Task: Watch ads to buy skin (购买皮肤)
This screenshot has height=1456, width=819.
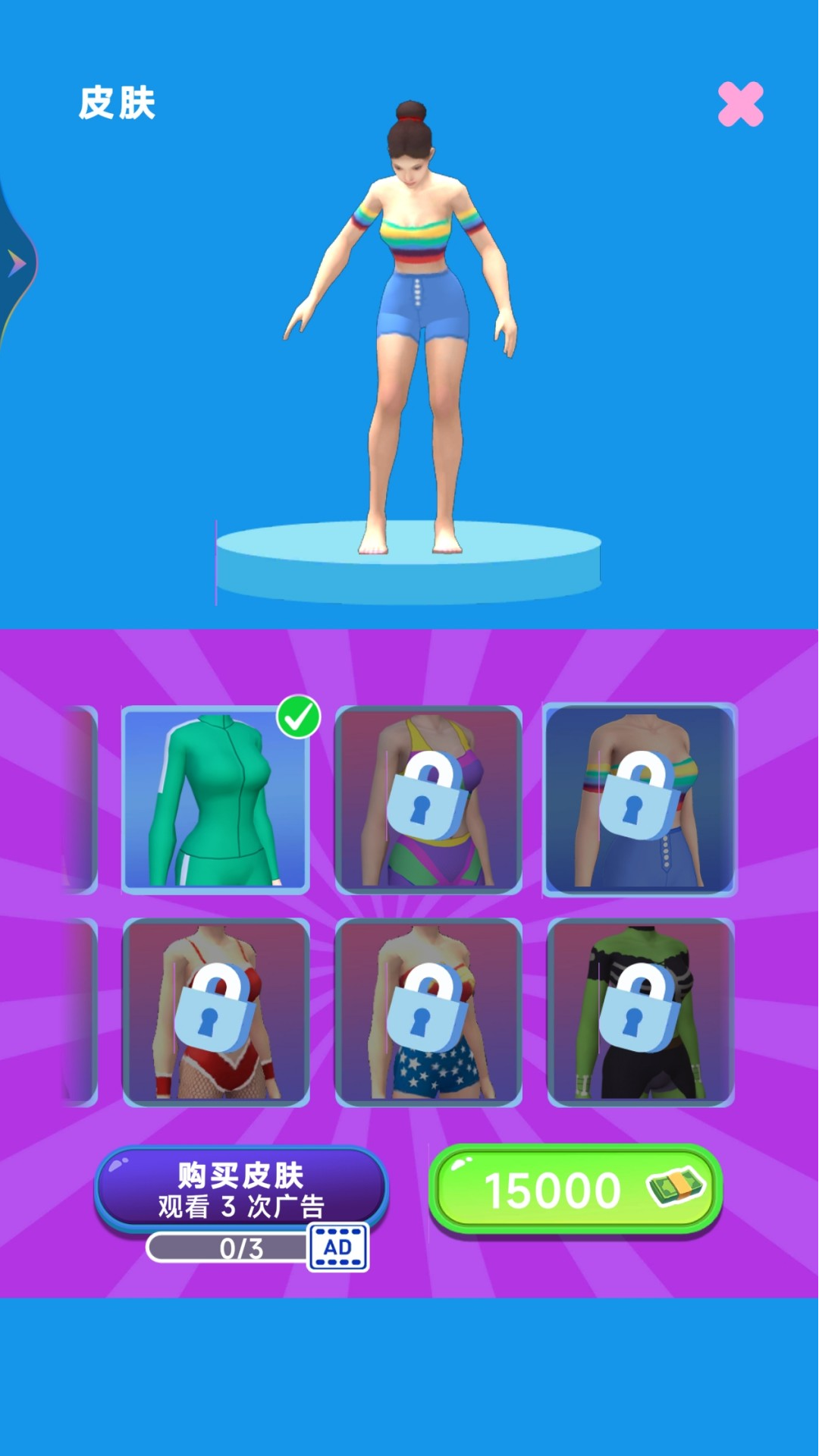Action: point(241,1189)
